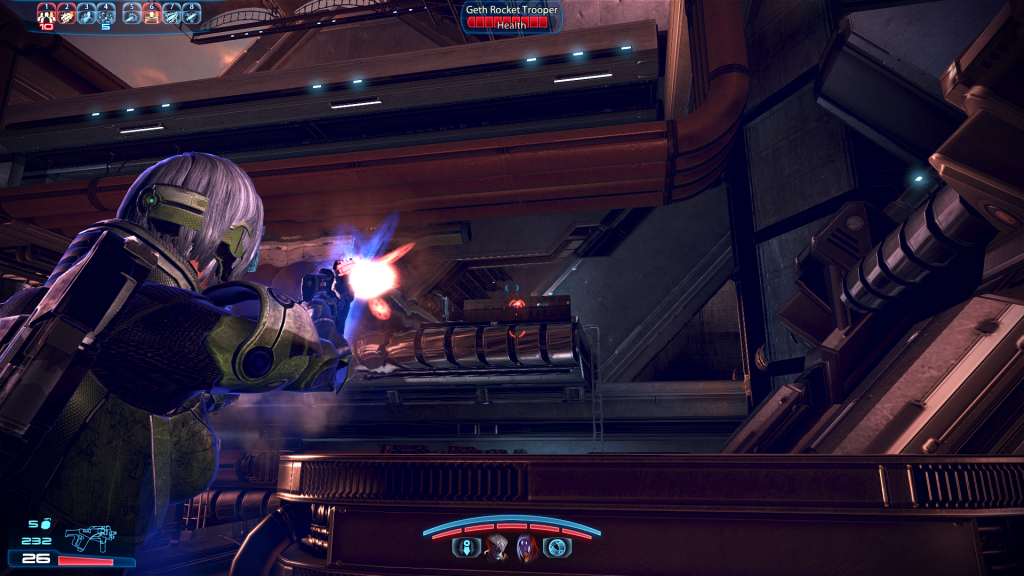Select the white-haired squadmate portrait
The height and width of the screenshot is (576, 1024).
tap(496, 548)
